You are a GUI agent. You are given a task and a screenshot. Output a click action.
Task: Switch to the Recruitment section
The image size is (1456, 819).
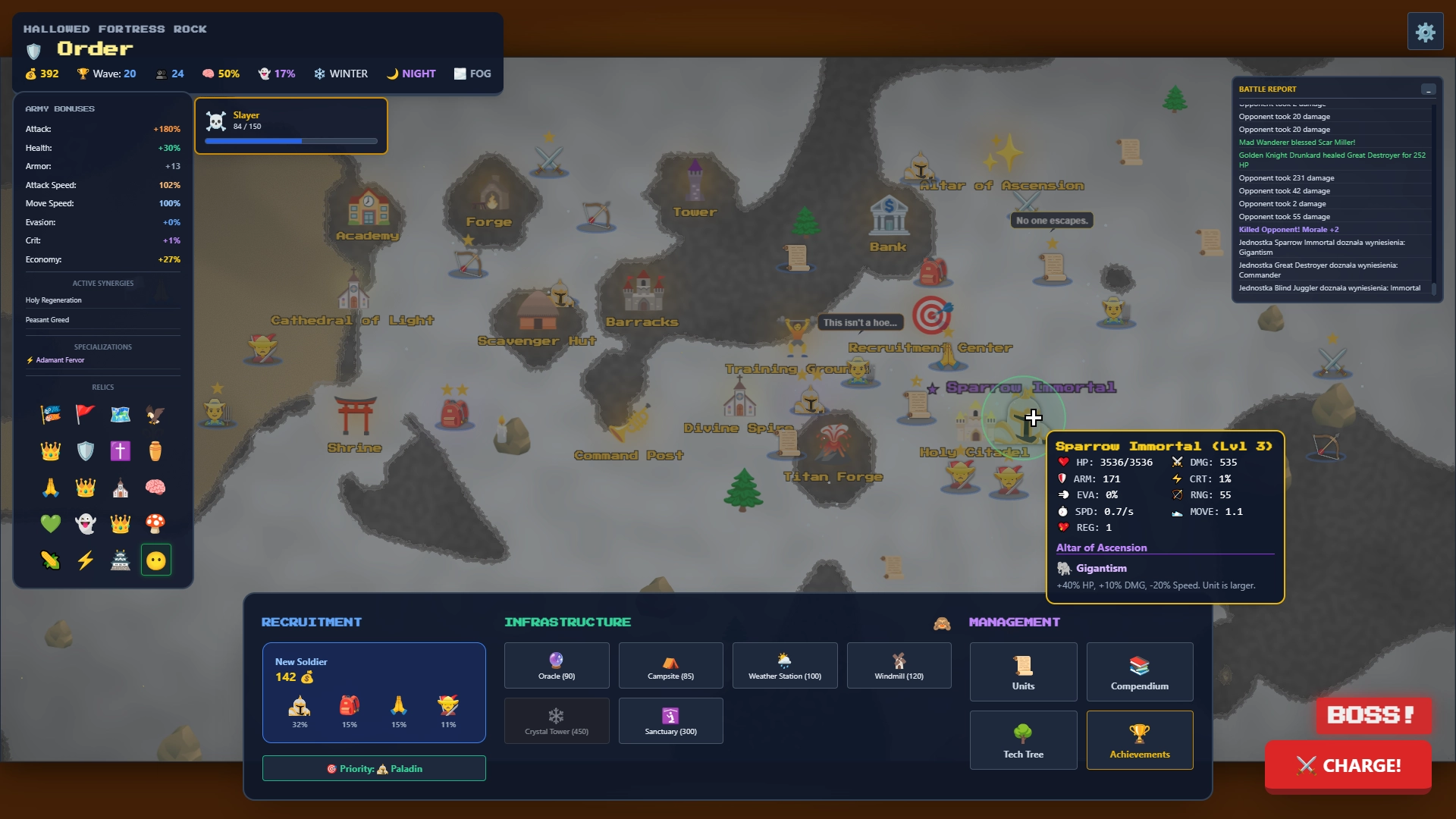(x=311, y=622)
